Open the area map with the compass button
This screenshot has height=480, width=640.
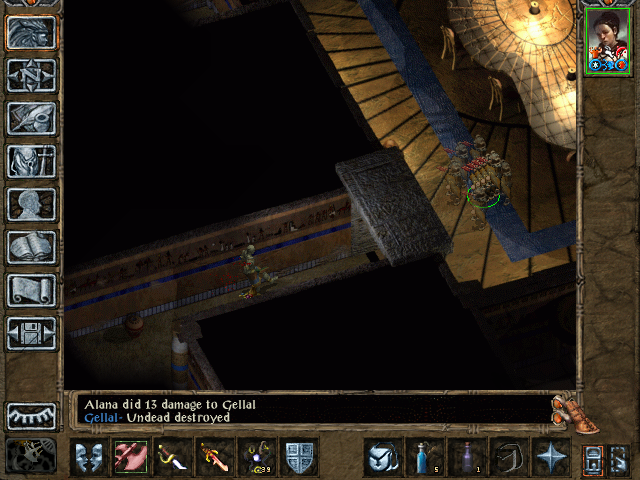coord(31,76)
